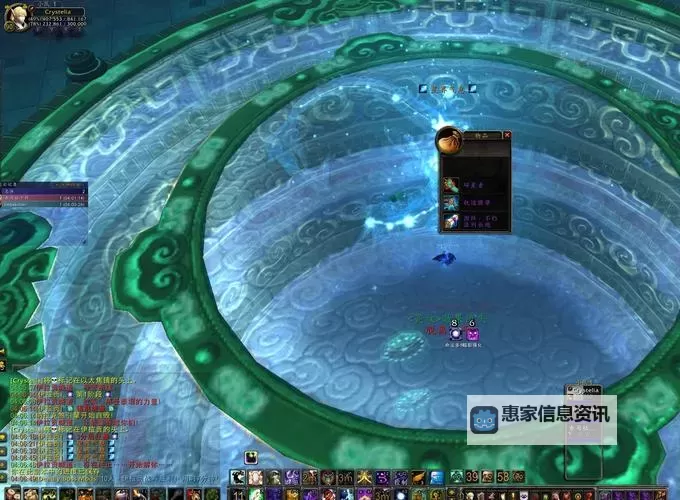Pick up the third loot item
The width and height of the screenshot is (680, 500).
click(451, 223)
